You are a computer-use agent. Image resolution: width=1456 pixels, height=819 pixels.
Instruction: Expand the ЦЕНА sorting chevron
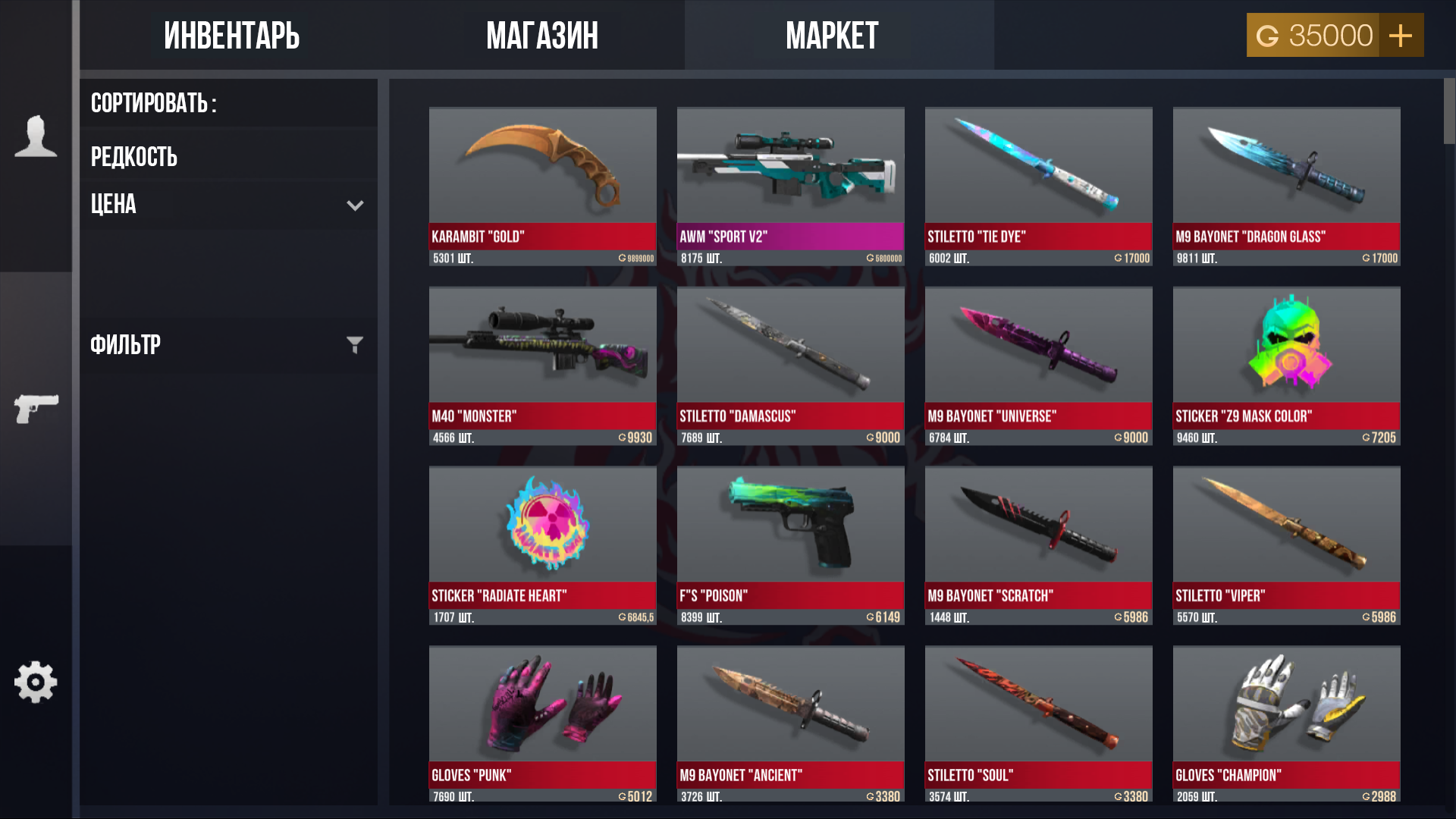click(x=354, y=205)
